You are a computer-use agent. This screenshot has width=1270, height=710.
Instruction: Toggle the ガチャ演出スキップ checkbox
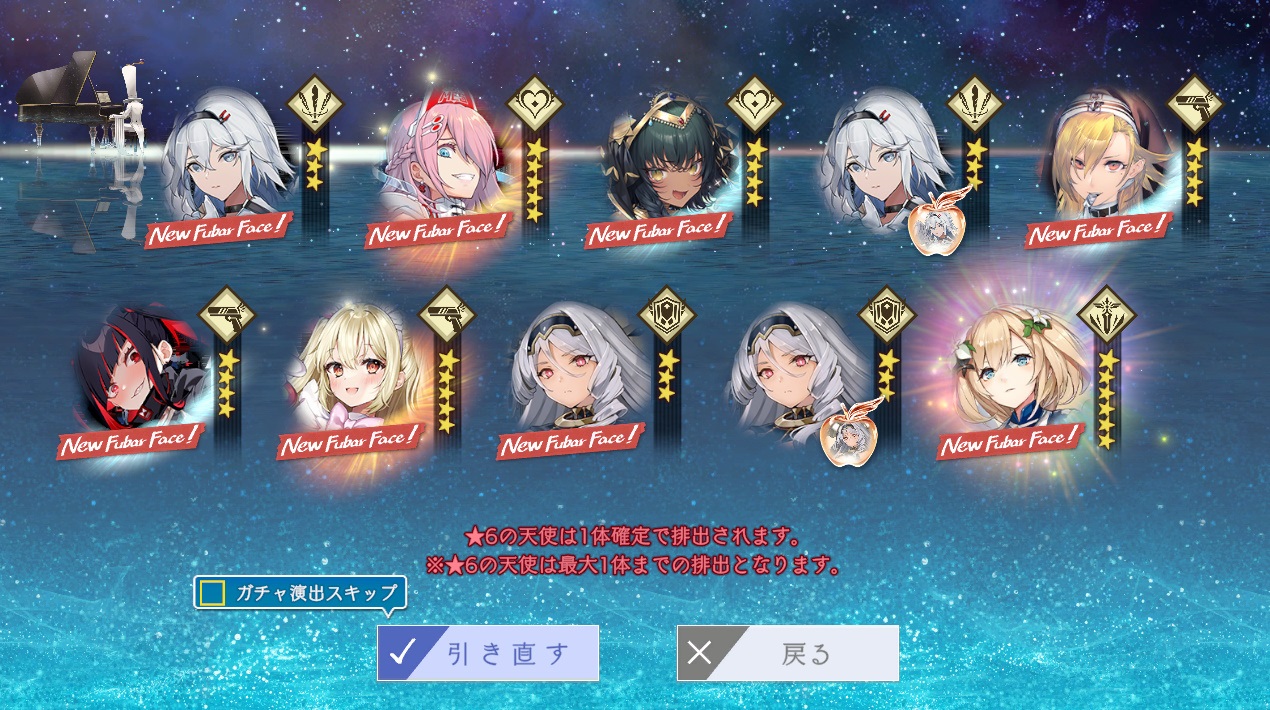(212, 593)
